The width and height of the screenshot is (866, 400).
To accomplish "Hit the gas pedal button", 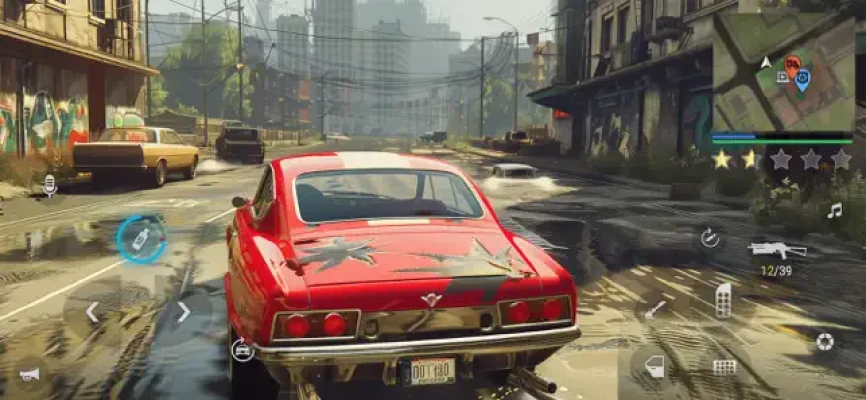I will click(723, 299).
